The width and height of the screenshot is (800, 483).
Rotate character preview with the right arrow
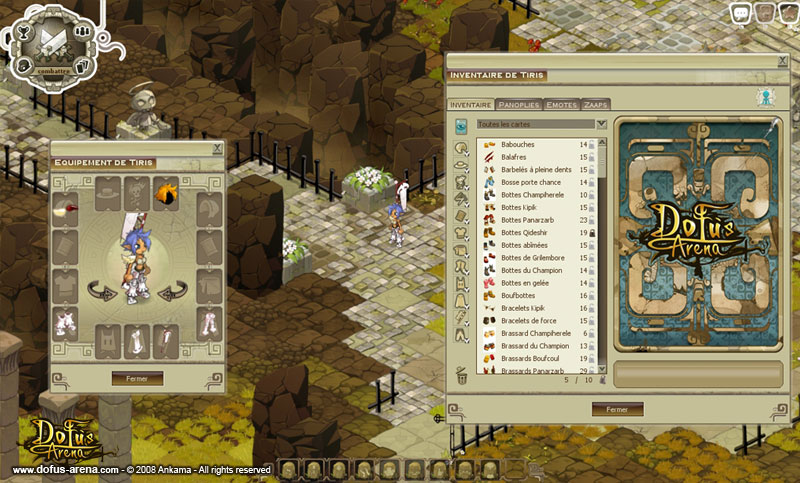[x=169, y=290]
